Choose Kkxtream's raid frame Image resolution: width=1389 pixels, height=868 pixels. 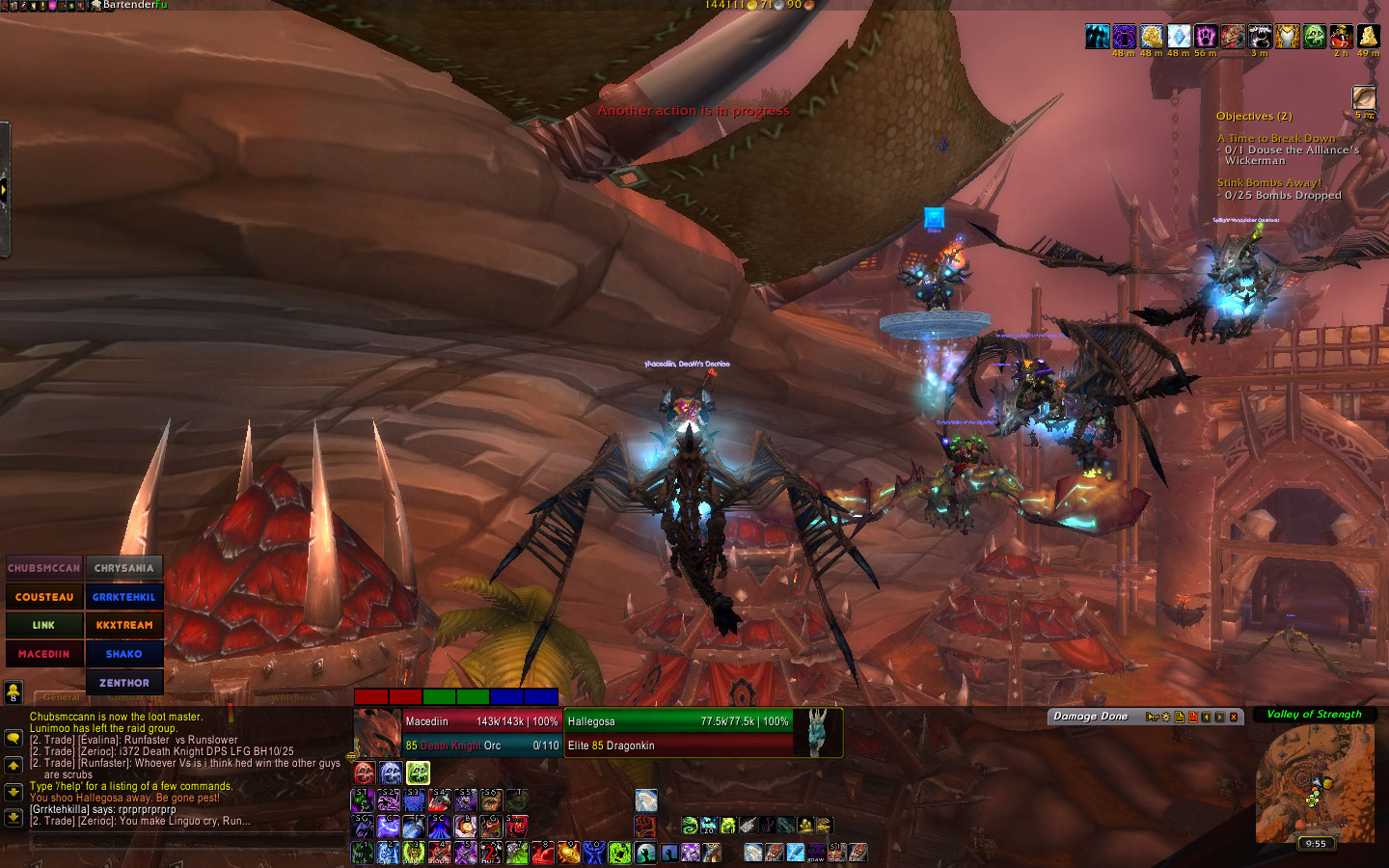point(124,625)
